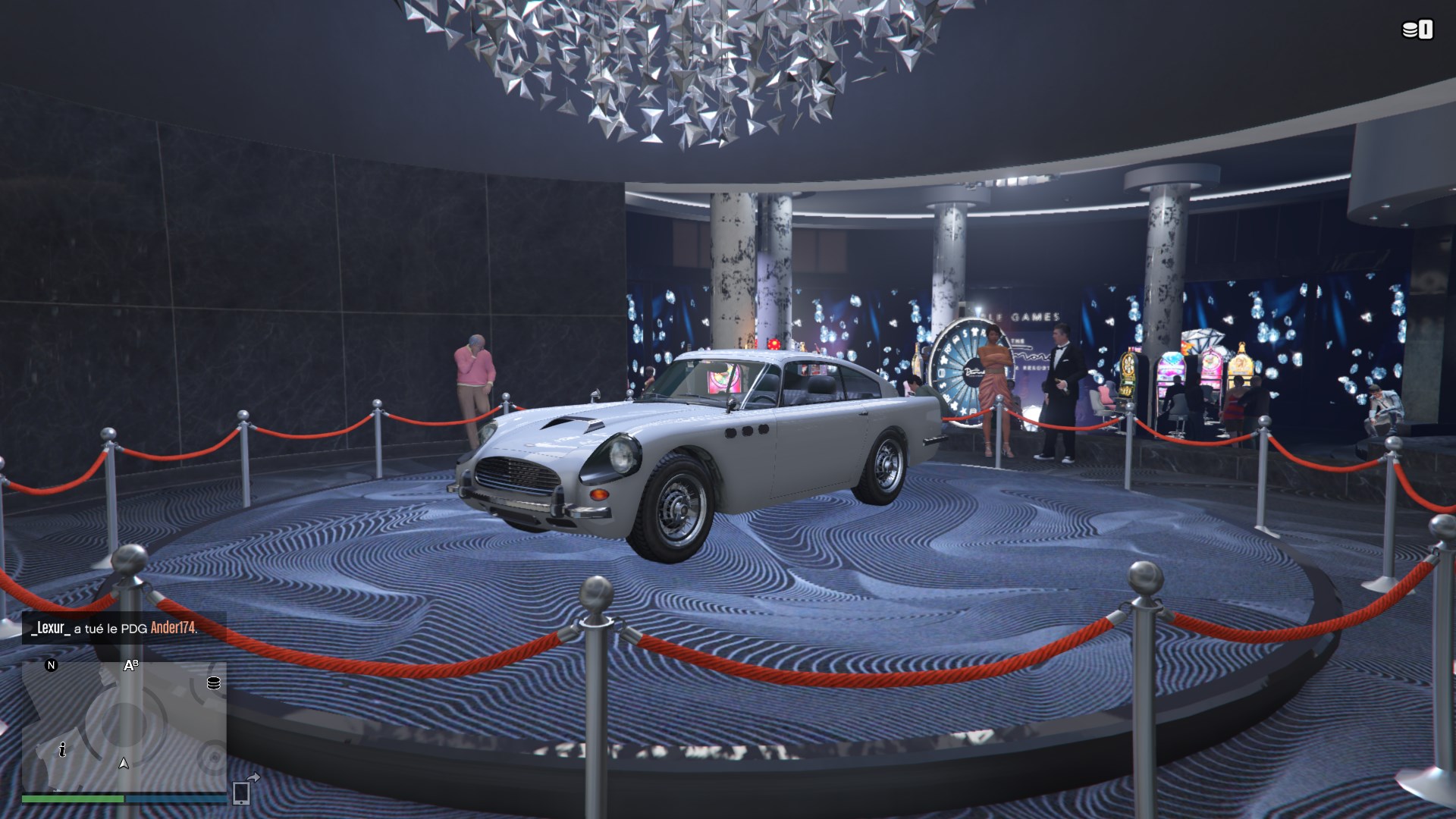The image size is (1456, 819).
Task: Click the A-B blip on the minimap
Action: coord(131,666)
